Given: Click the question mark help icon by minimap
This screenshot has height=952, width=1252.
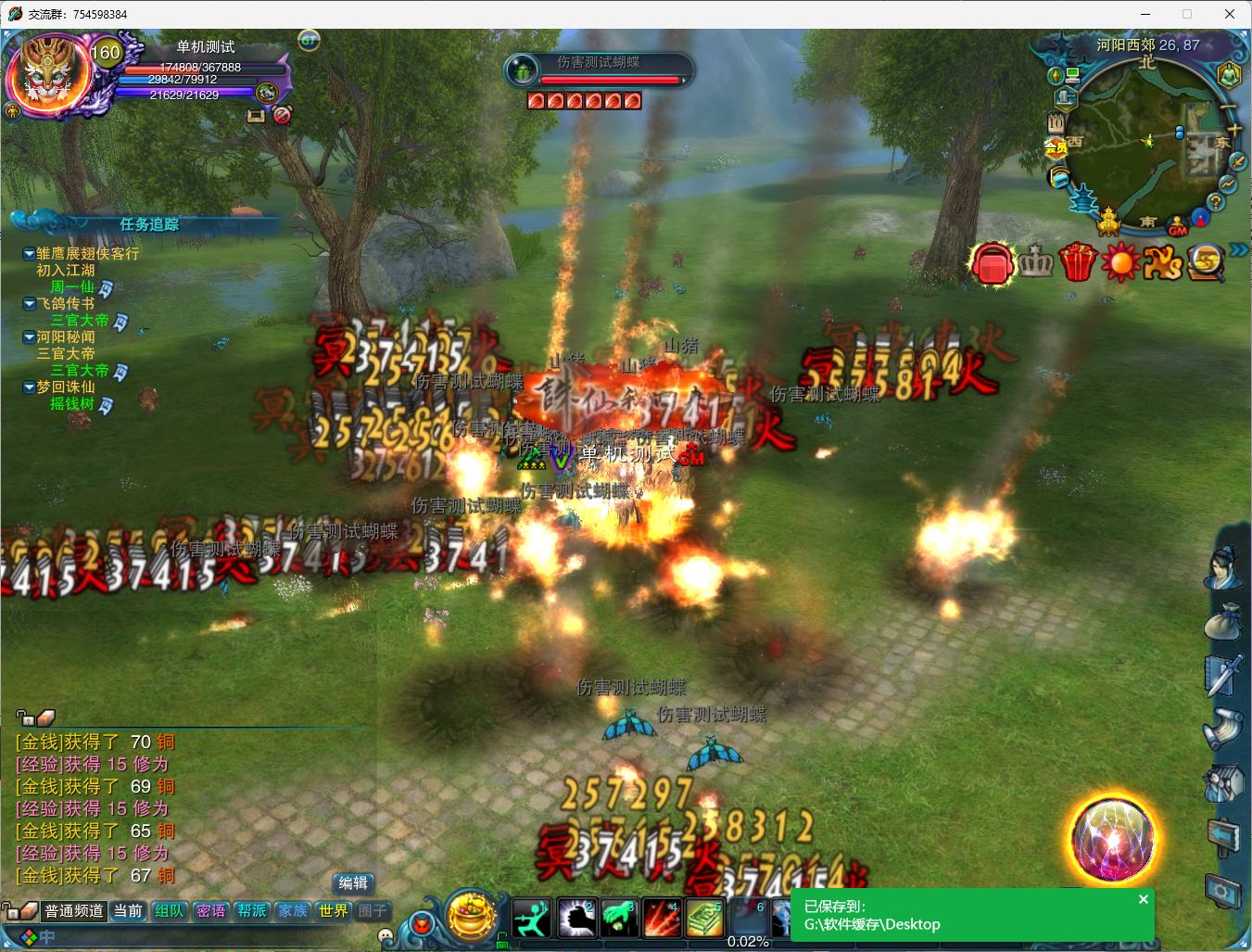Looking at the screenshot, I should click(1216, 202).
